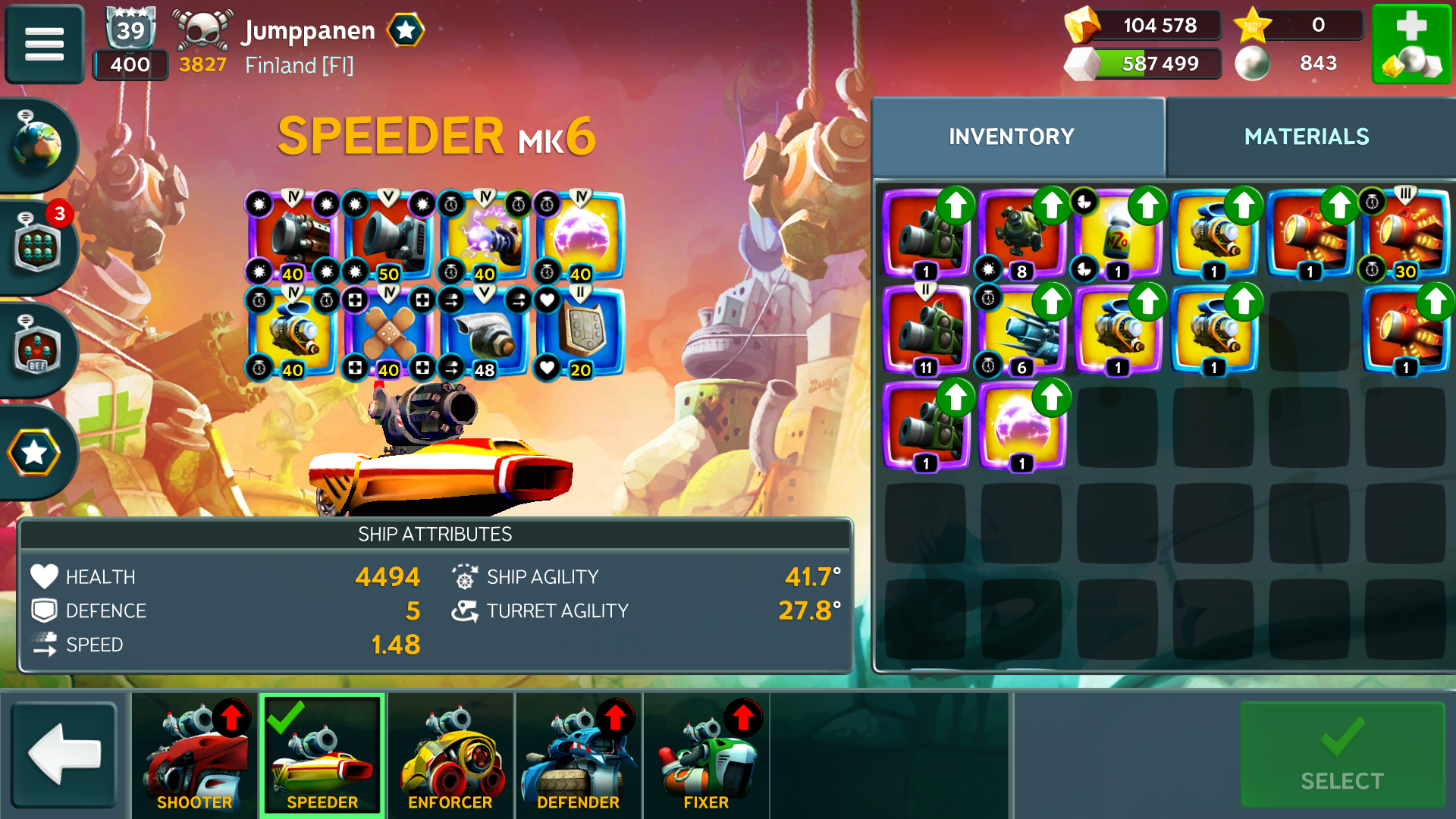
Task: Select the Speeder ship tile
Action: click(322, 755)
